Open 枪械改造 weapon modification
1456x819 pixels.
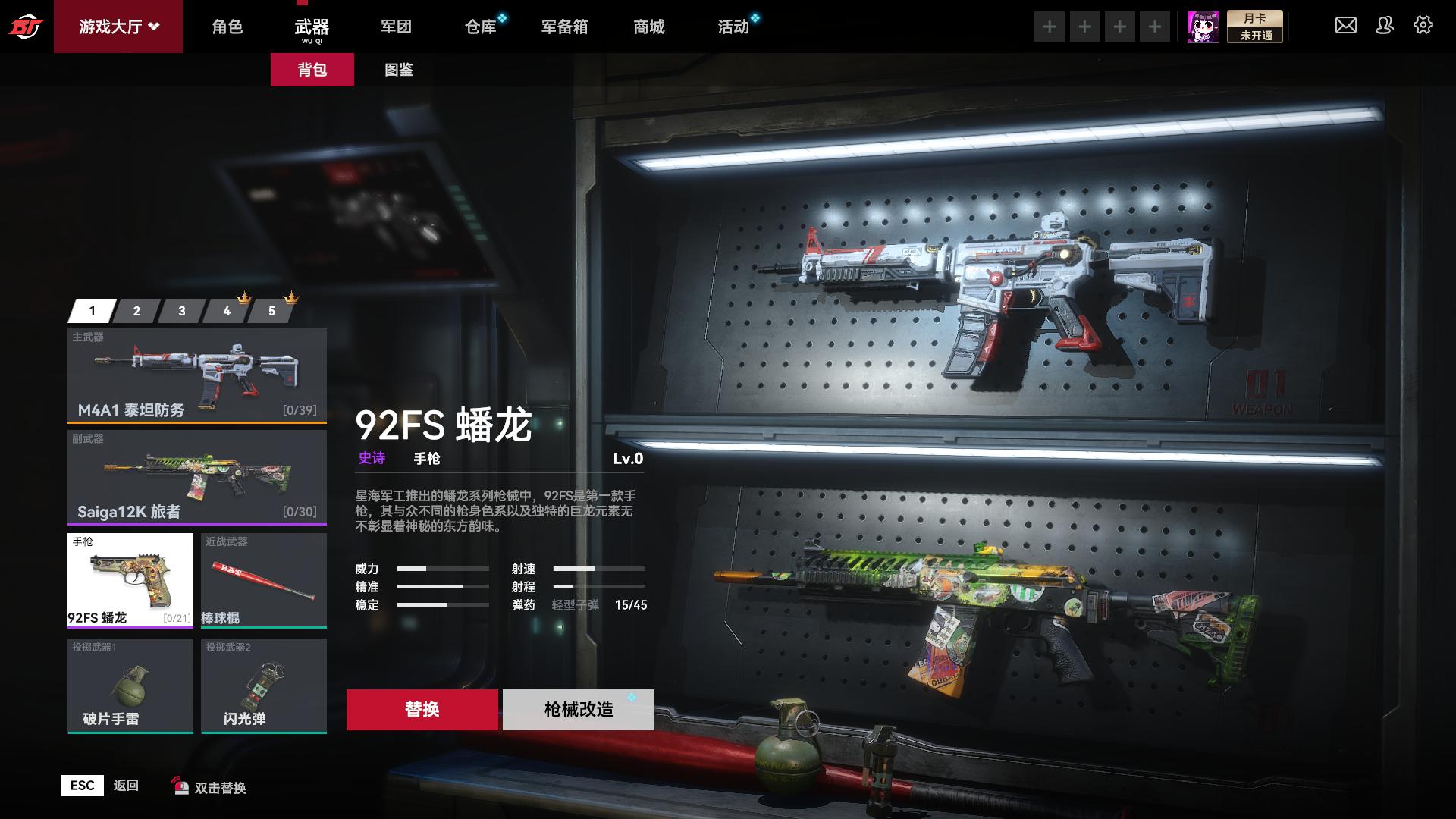[578, 709]
